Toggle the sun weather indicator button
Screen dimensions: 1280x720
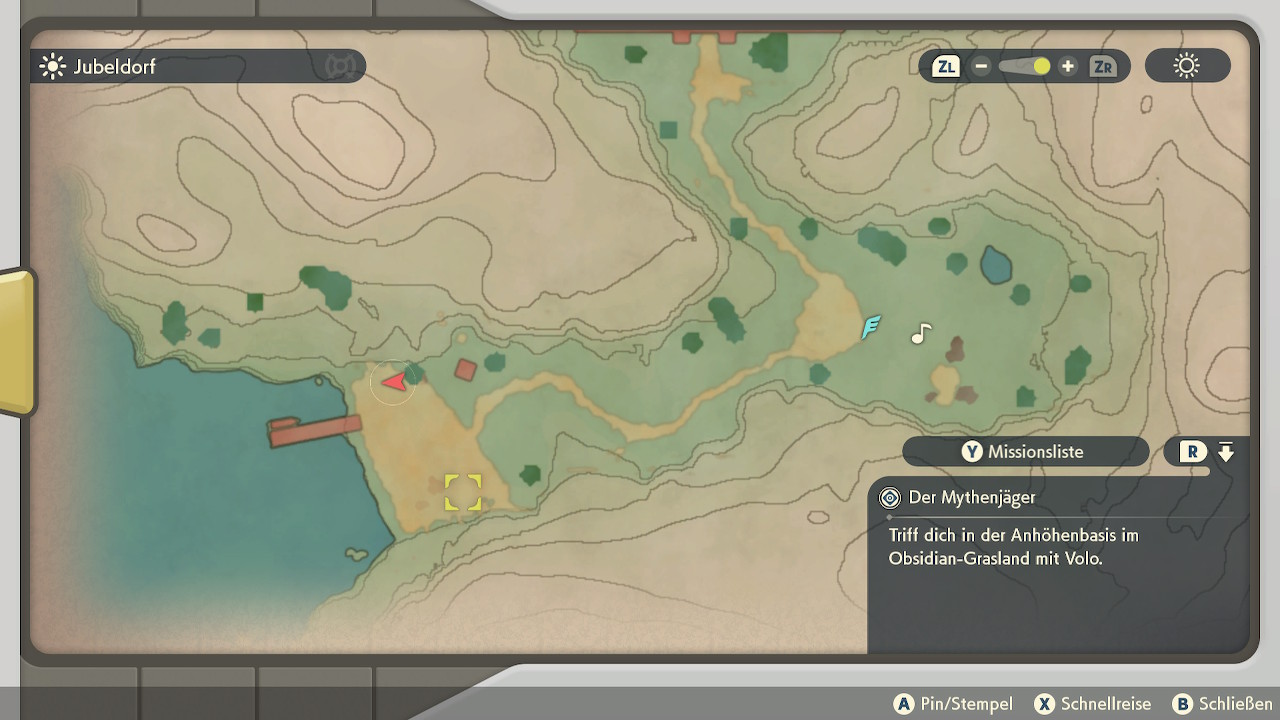[1187, 67]
